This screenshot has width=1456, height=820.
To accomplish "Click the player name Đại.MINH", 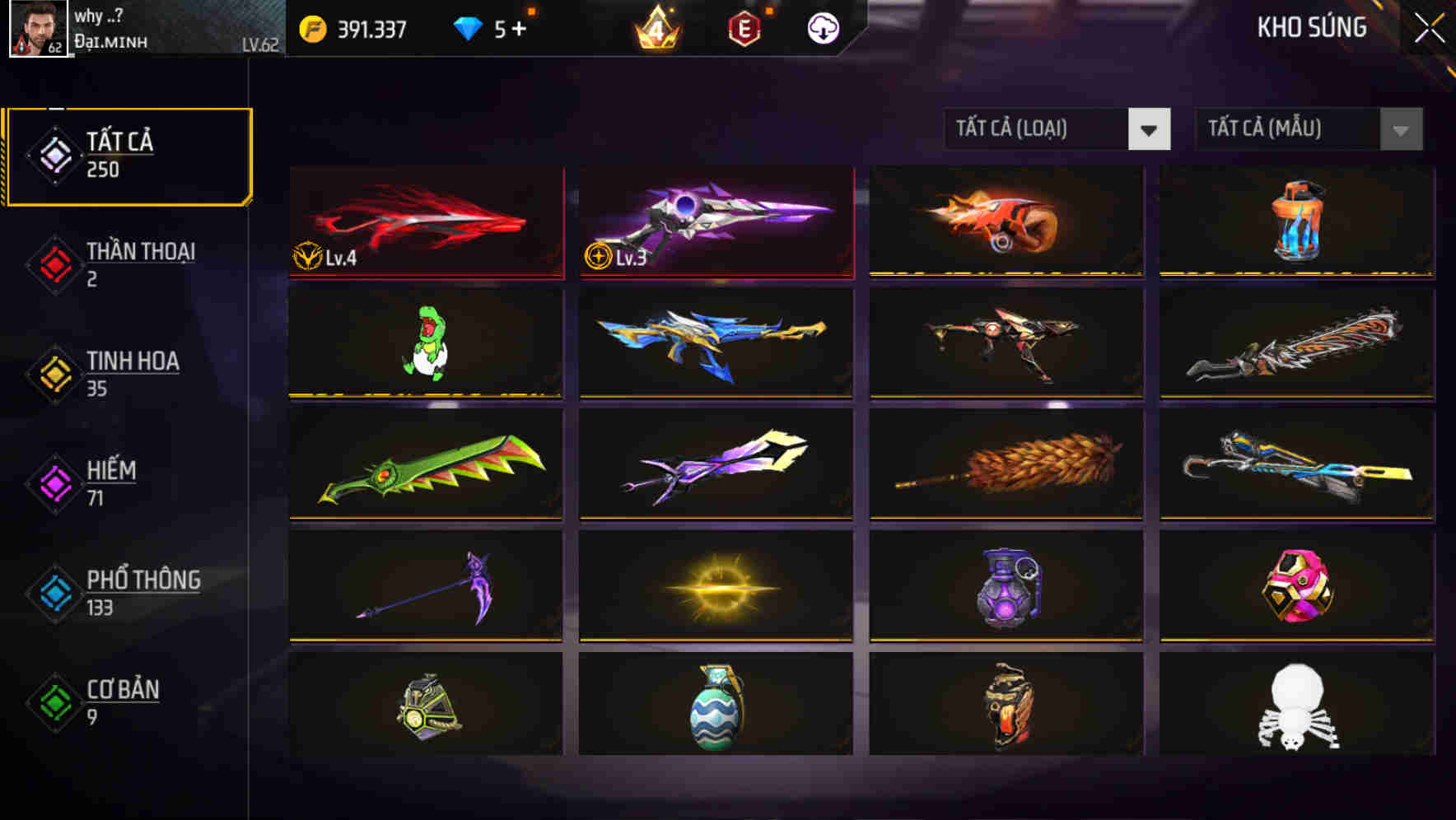I will tap(112, 41).
